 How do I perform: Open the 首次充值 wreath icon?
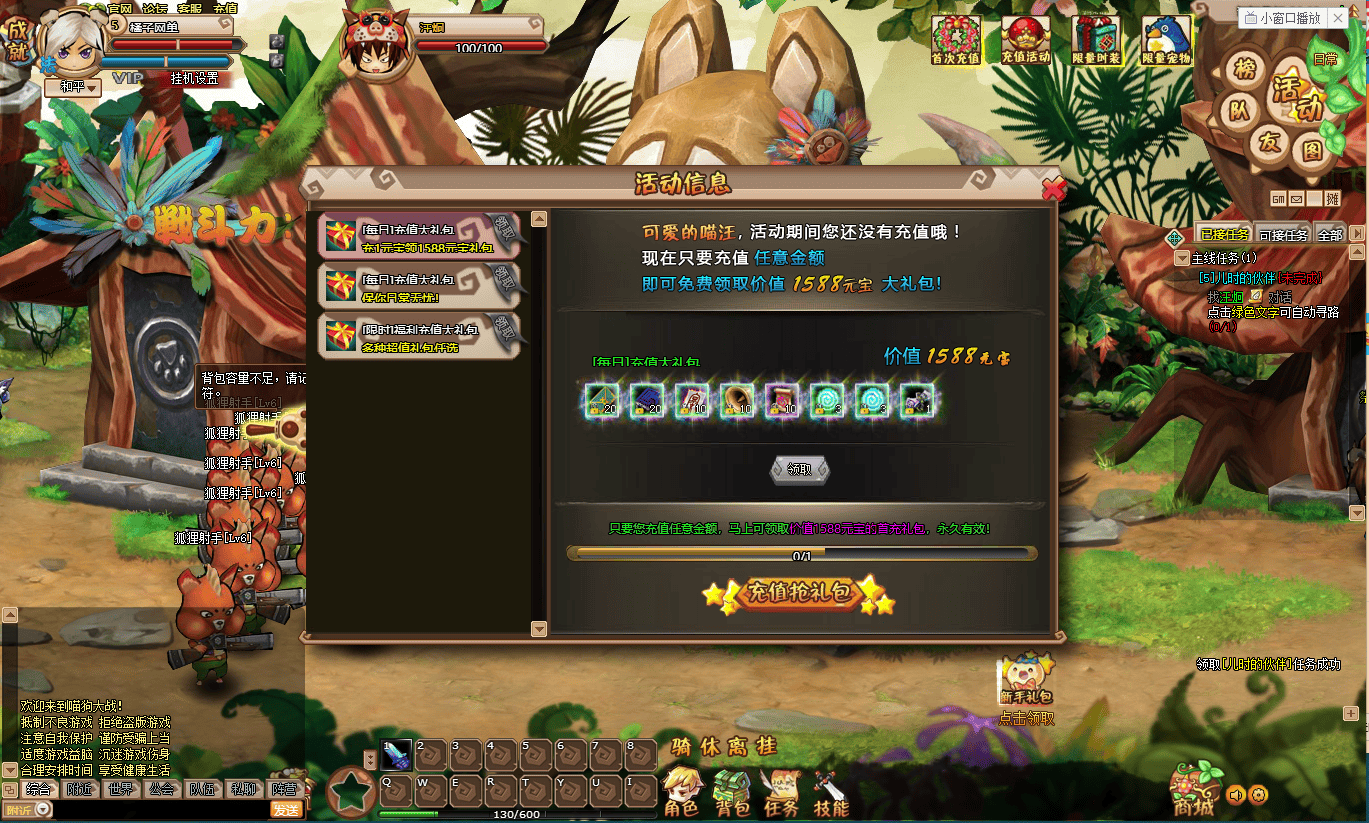[956, 40]
